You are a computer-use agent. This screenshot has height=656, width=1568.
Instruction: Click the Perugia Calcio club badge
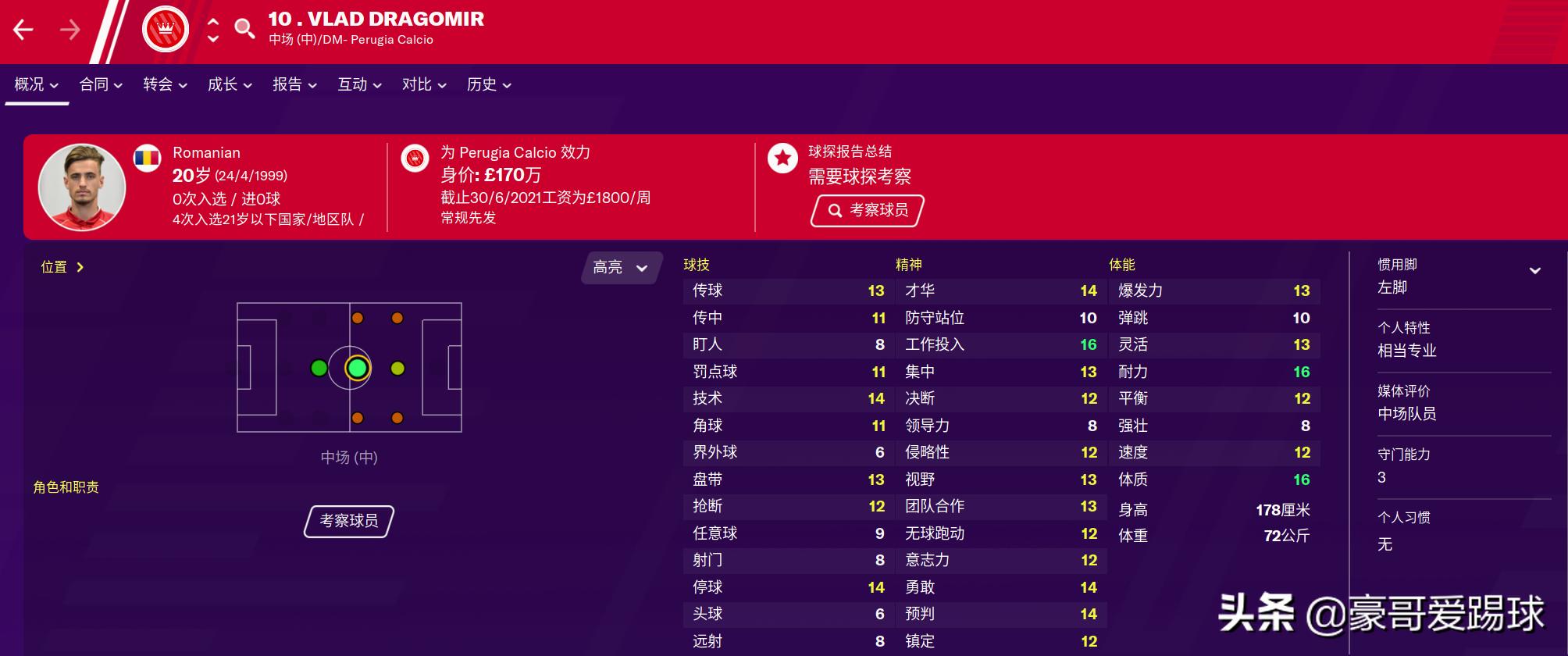166,28
